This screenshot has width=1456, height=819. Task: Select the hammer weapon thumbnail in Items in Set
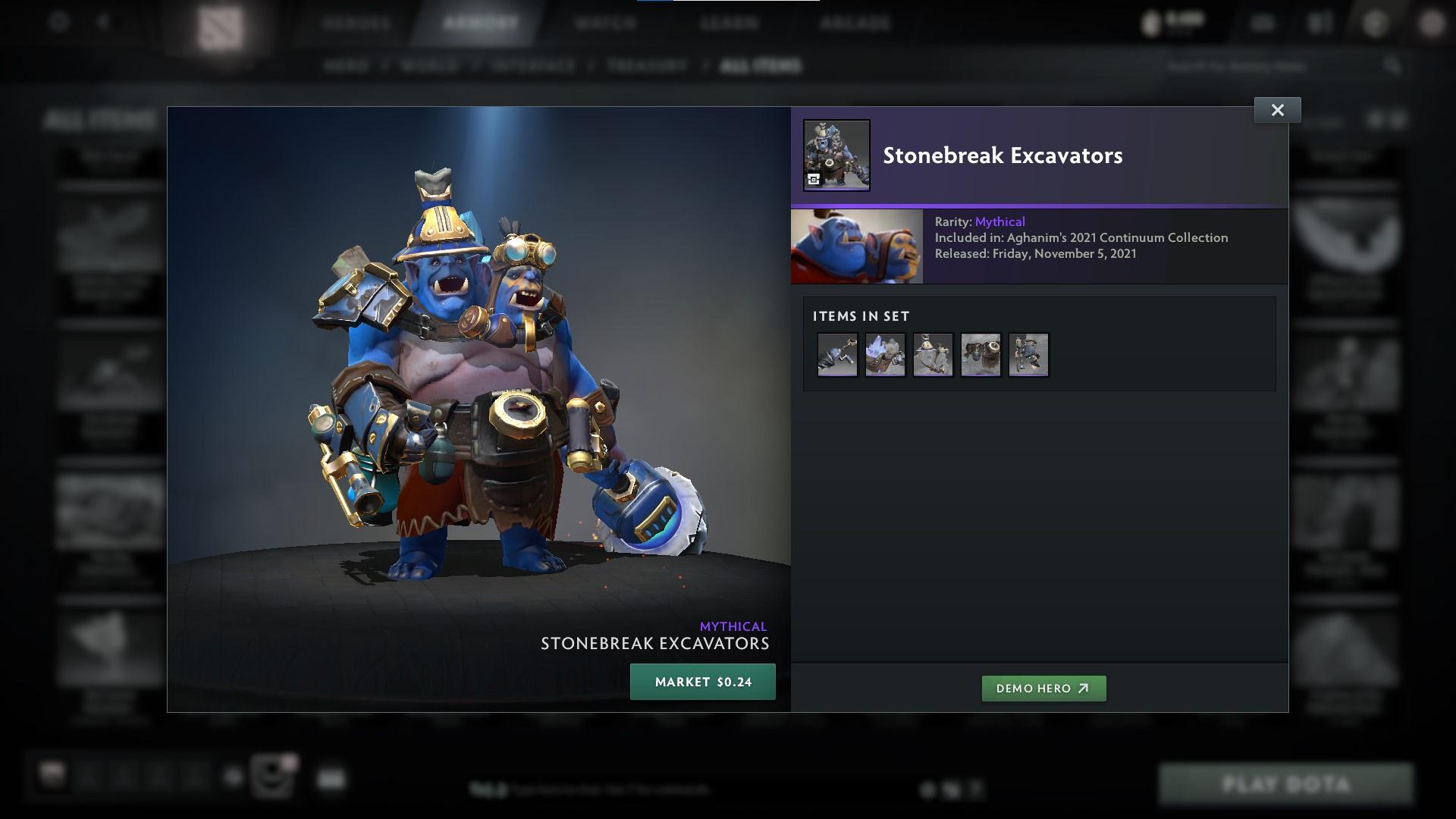837,354
